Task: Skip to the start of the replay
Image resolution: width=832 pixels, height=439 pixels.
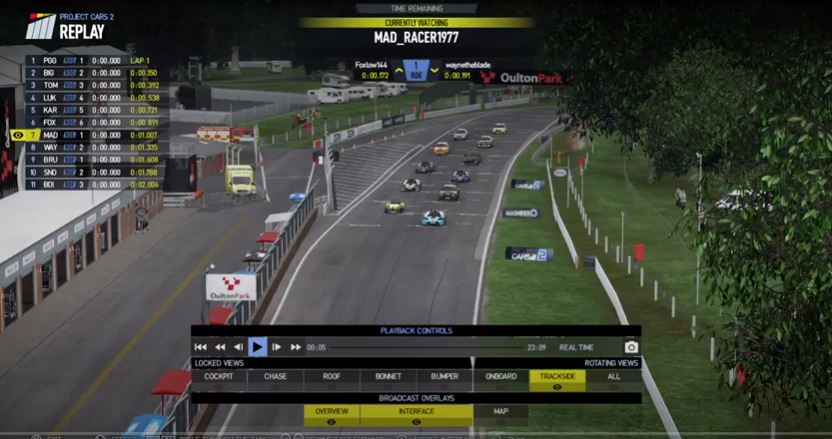Action: point(201,347)
